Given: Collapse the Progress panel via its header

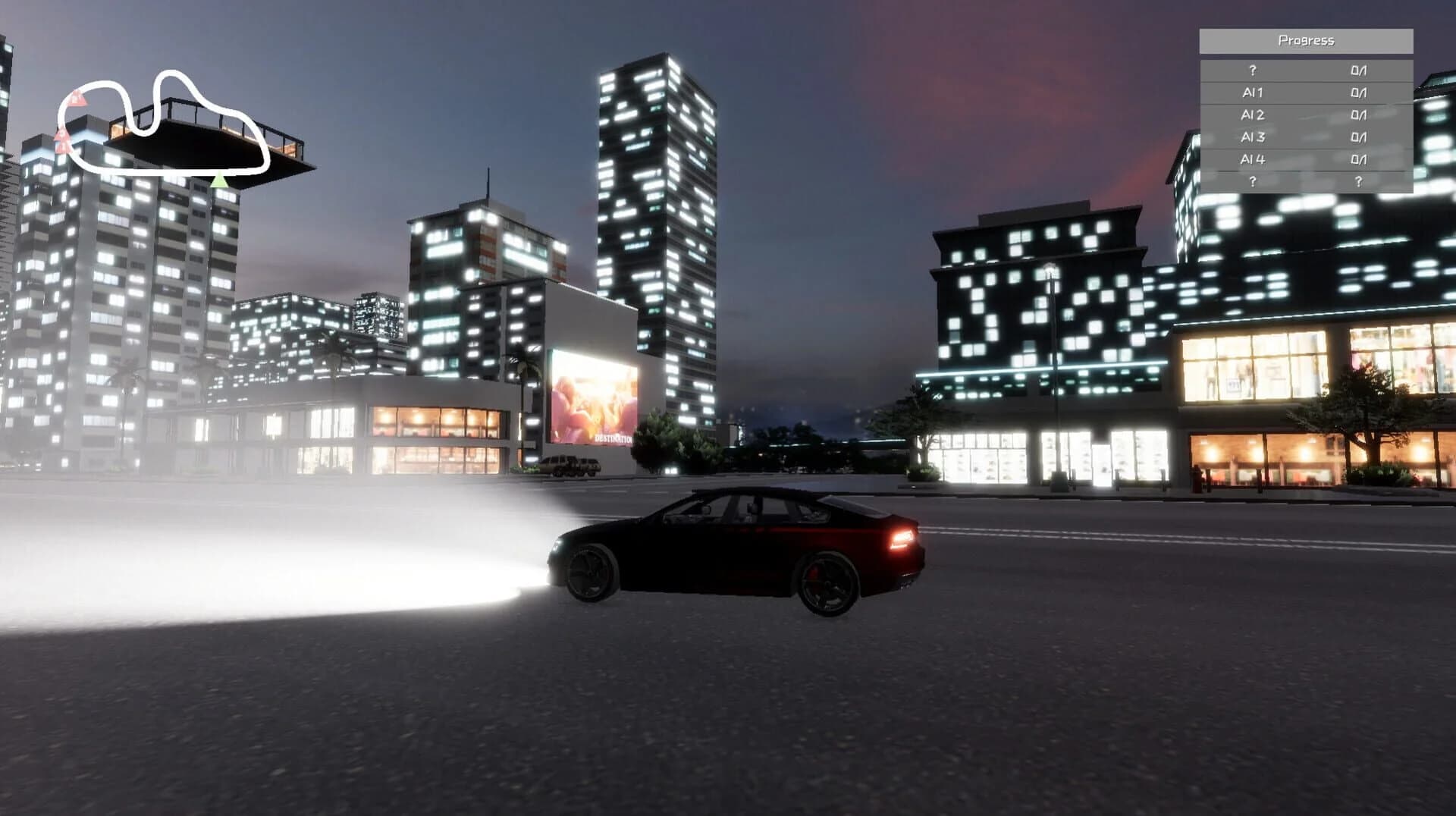Looking at the screenshot, I should [x=1307, y=40].
